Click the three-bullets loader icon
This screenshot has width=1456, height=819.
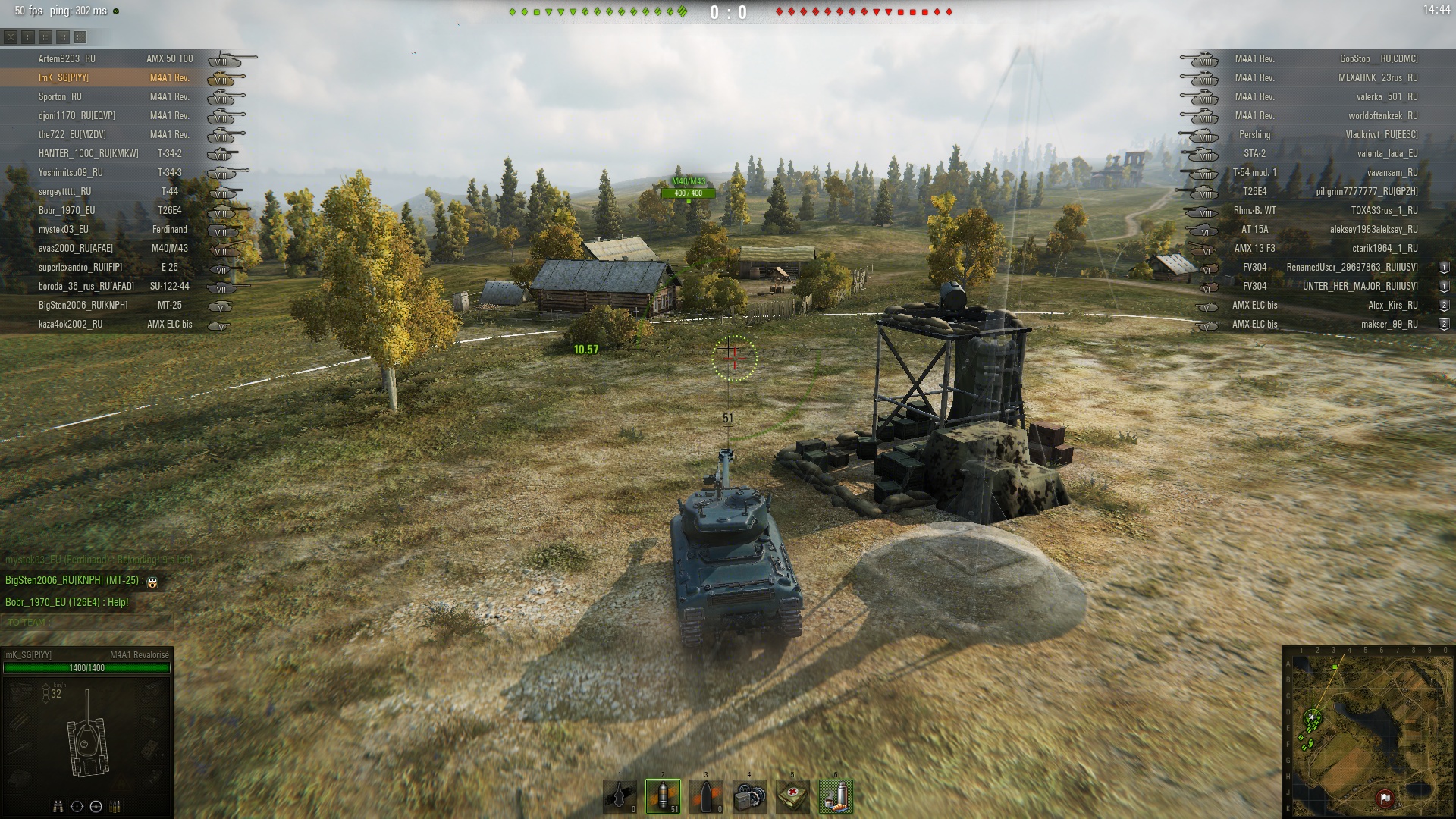[x=115, y=806]
